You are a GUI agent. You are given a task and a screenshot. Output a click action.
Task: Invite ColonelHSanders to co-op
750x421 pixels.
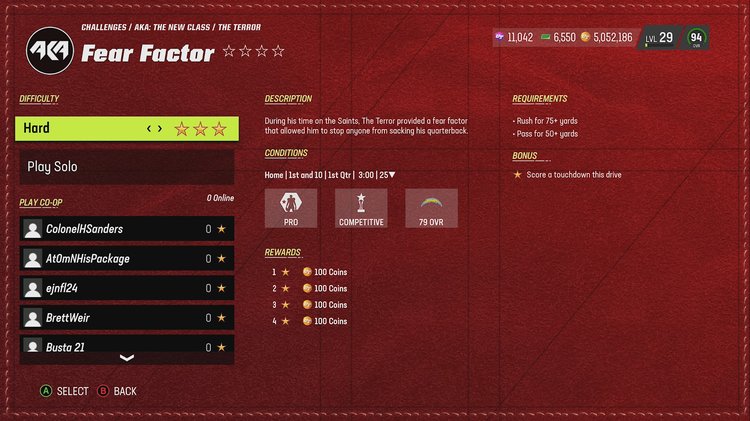(127, 229)
